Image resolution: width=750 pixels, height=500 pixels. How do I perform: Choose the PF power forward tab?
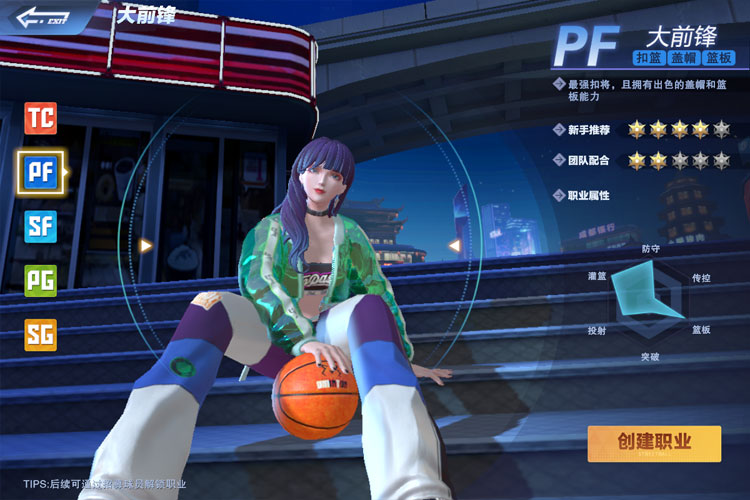(x=41, y=172)
